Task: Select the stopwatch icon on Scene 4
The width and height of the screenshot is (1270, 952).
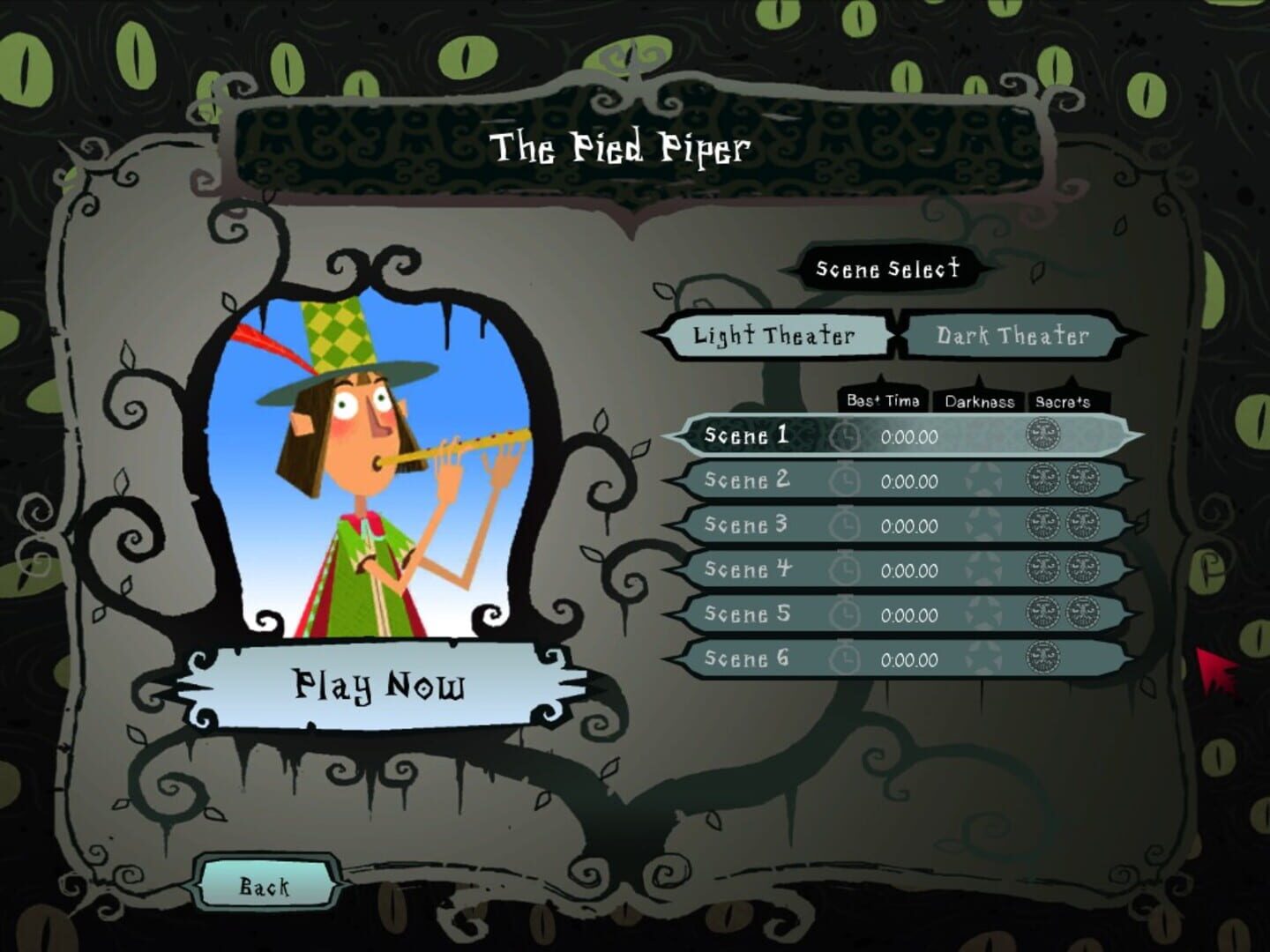Action: 847,570
